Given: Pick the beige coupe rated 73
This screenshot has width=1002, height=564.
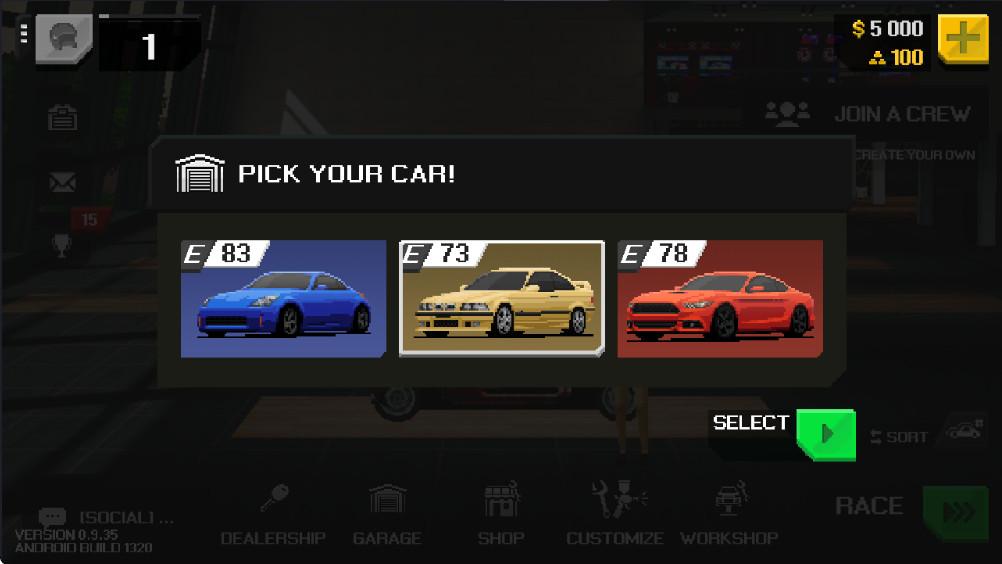Looking at the screenshot, I should pyautogui.click(x=501, y=298).
